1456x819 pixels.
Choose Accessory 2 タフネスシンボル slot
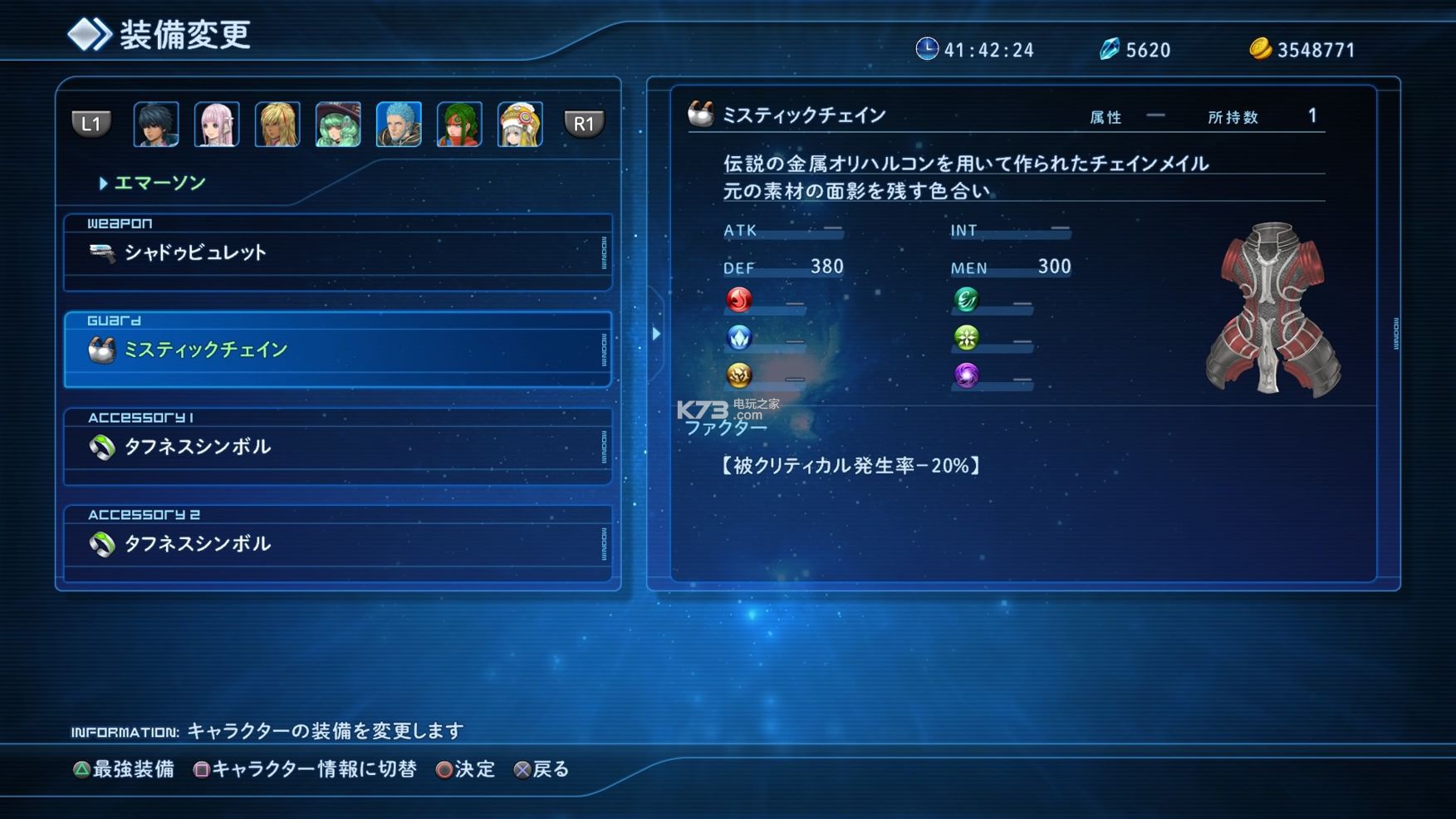click(337, 544)
